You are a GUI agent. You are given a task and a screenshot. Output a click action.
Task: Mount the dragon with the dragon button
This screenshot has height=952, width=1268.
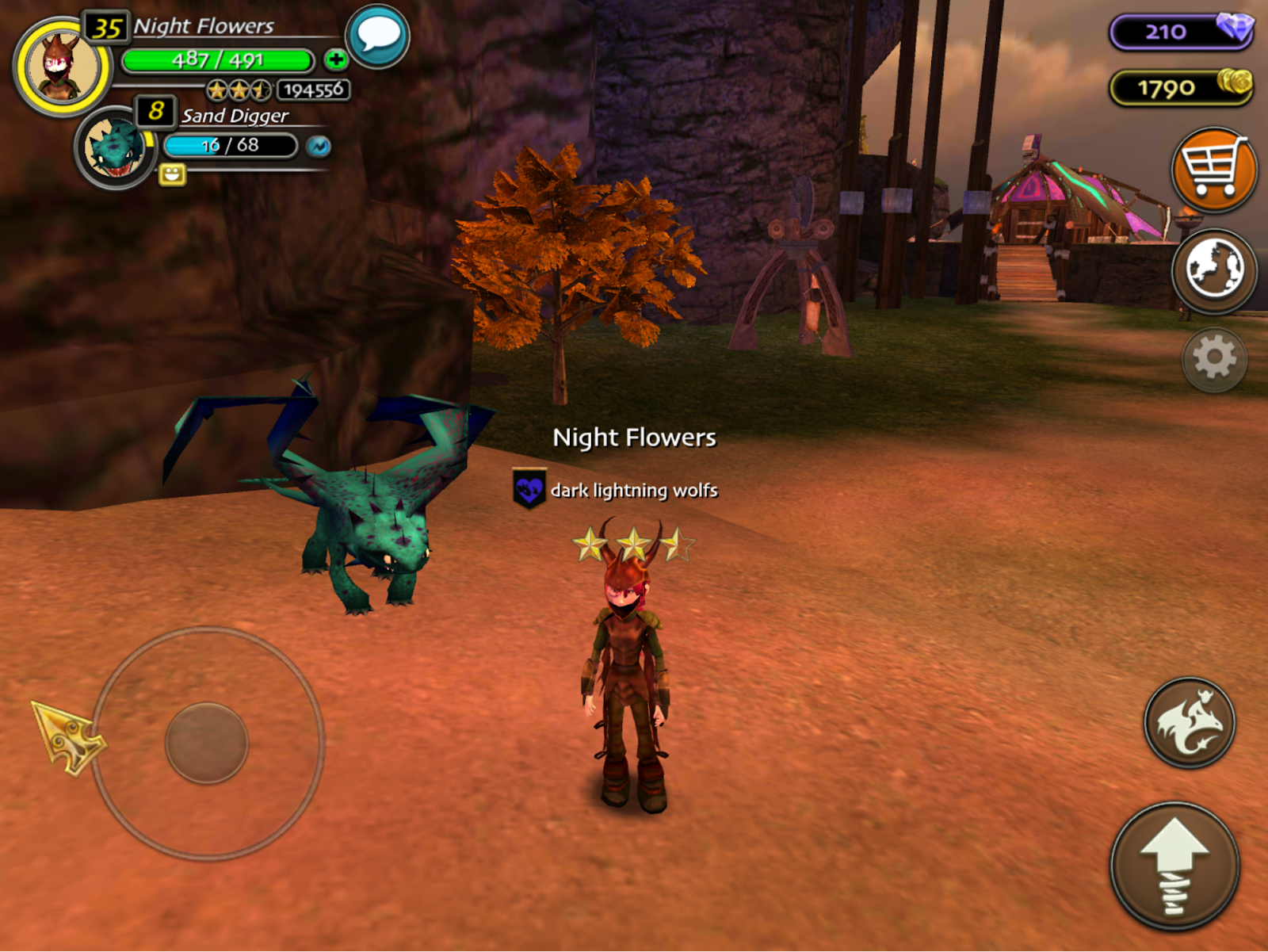[1189, 722]
